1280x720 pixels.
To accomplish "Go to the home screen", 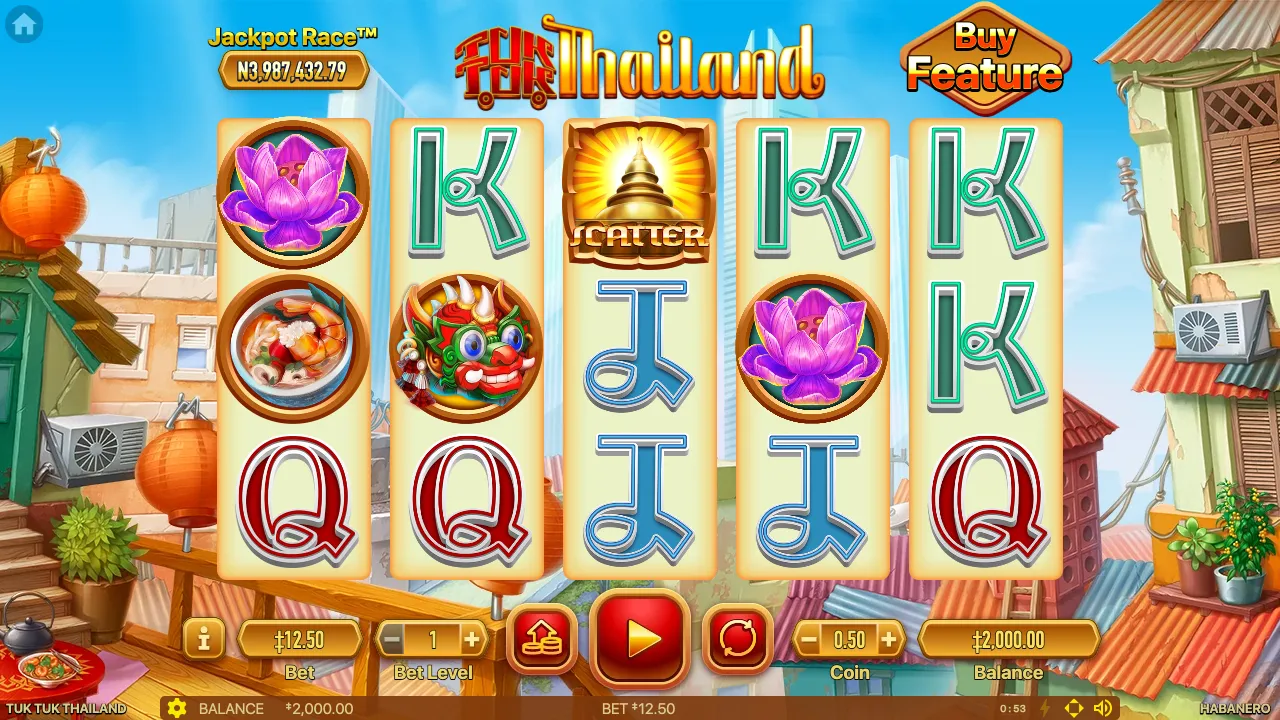I will click(x=24, y=25).
